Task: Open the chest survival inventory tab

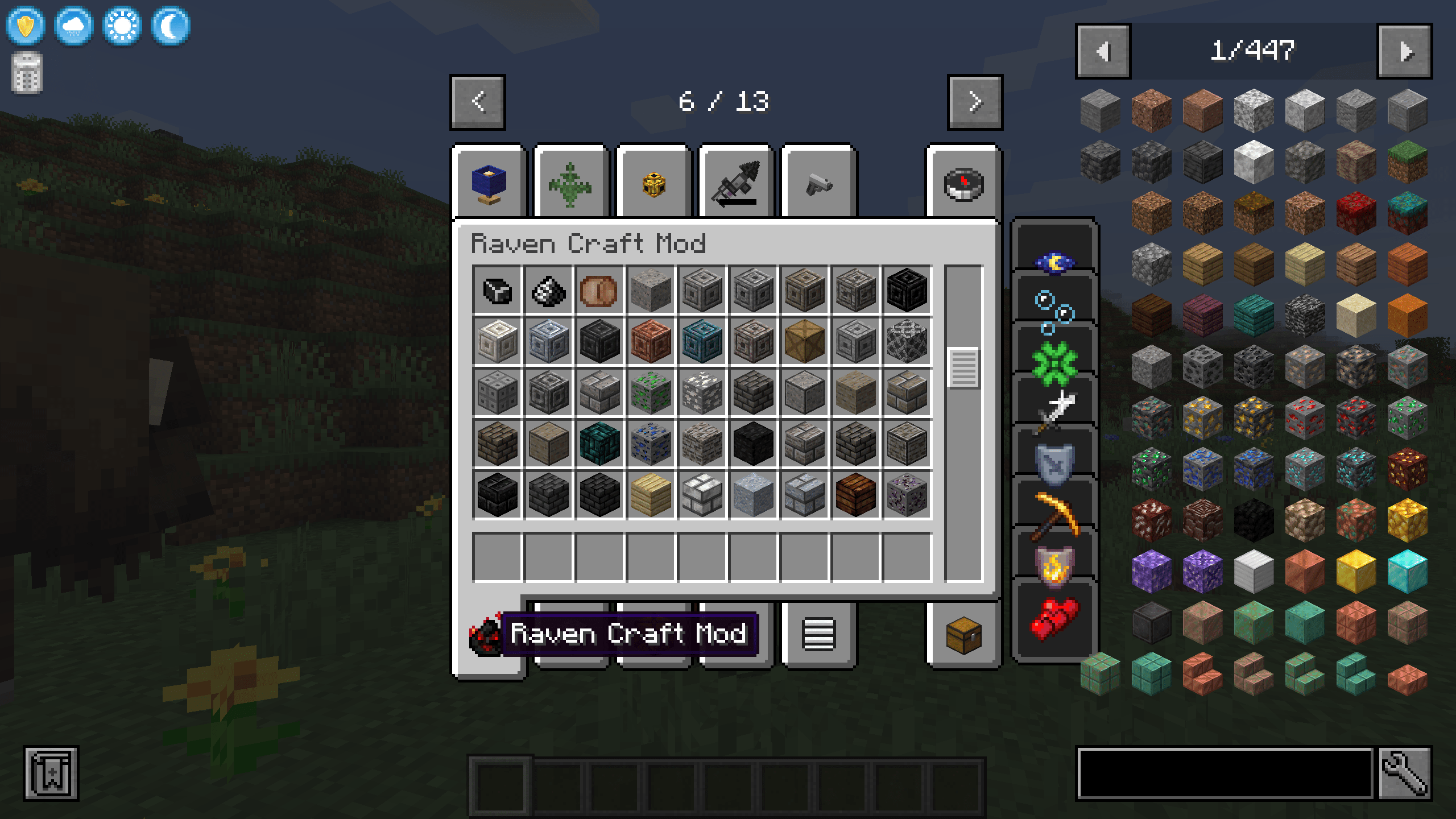Action: [x=963, y=635]
